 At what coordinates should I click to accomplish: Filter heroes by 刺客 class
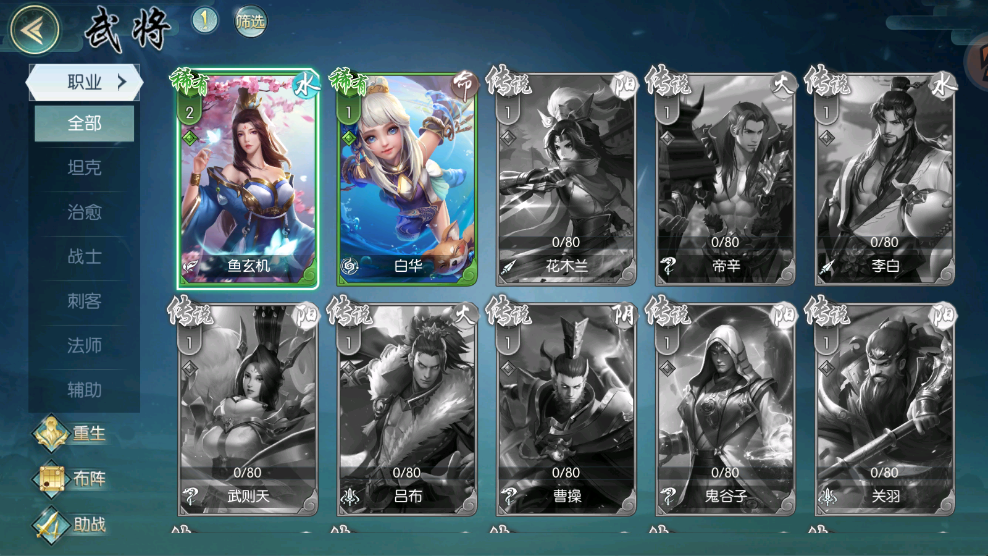pyautogui.click(x=85, y=300)
